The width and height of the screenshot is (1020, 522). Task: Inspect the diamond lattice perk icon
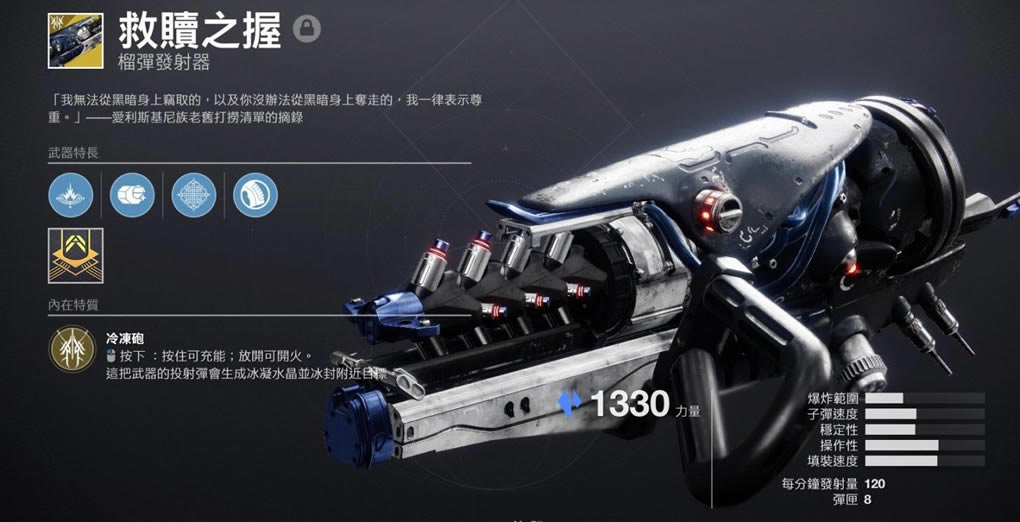[194, 194]
